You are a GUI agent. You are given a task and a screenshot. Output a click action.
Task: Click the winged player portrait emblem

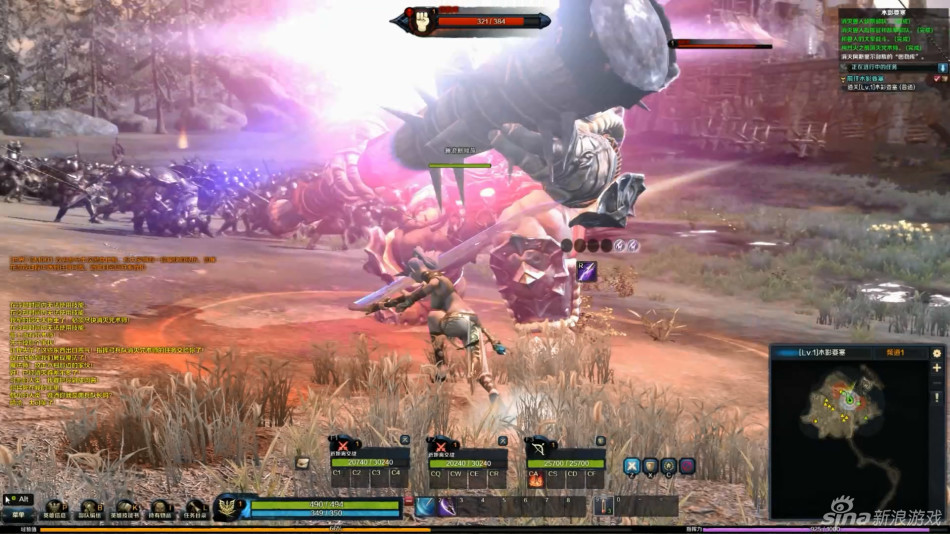coord(228,507)
